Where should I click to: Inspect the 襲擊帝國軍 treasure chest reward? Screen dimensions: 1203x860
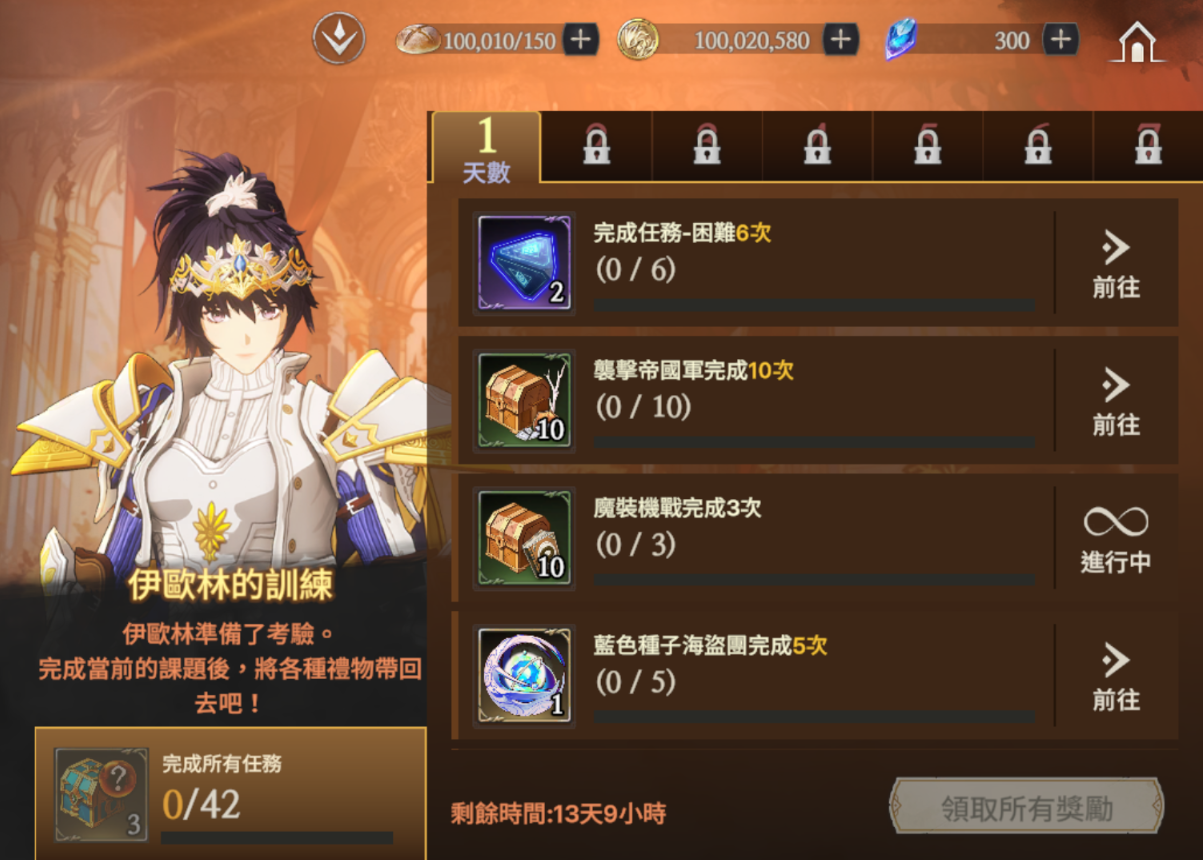click(x=525, y=400)
